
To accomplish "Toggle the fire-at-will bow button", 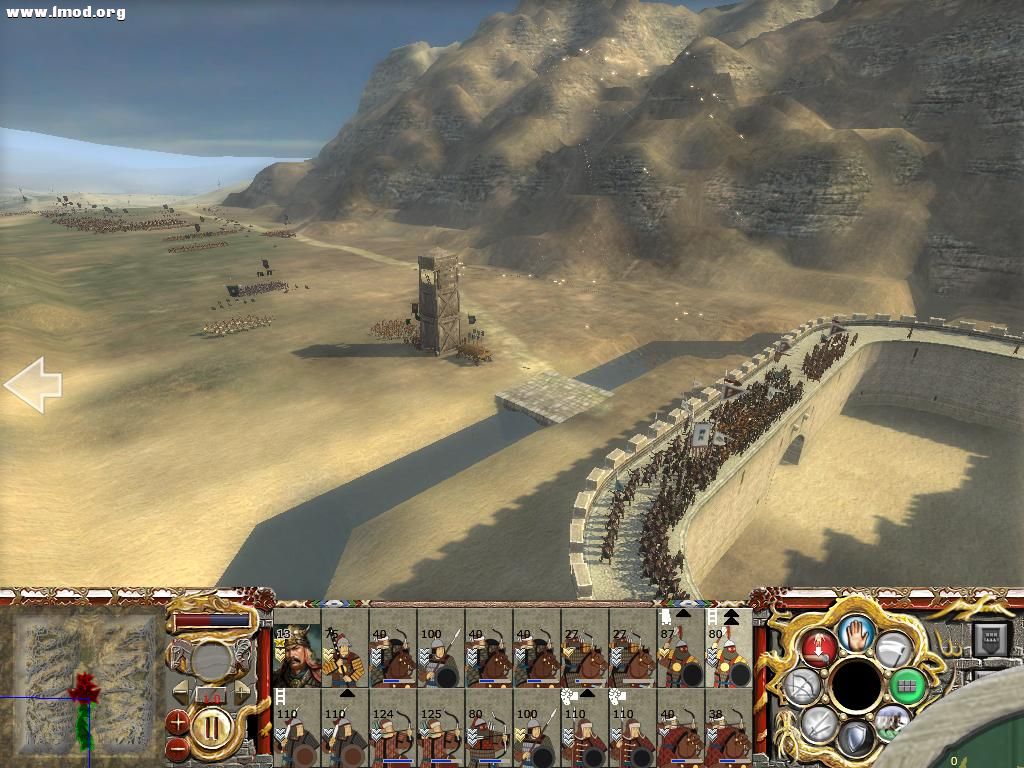I will pyautogui.click(x=803, y=685).
